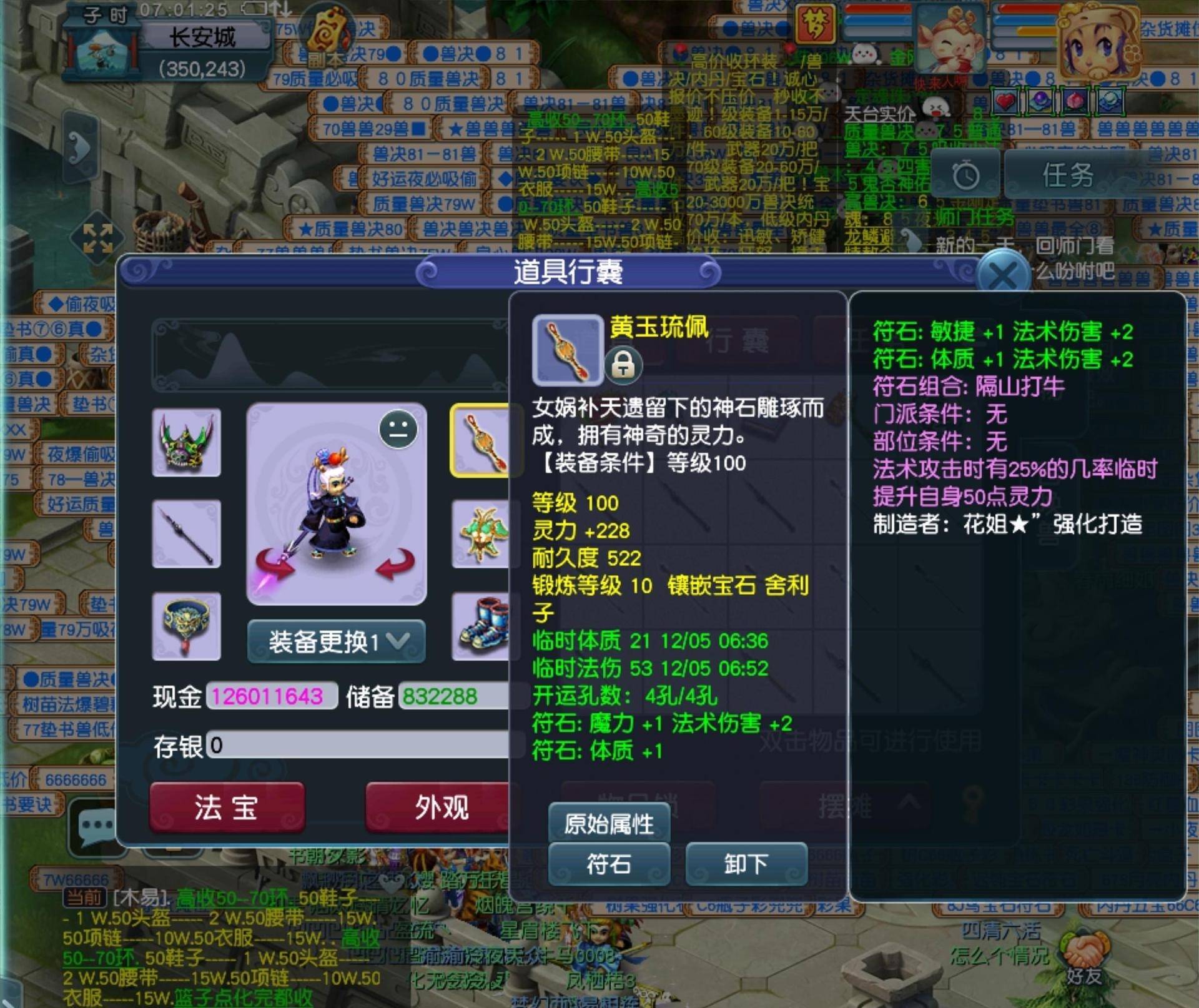The image size is (1199, 1008).
Task: Select the blue boots equipment slot
Action: click(x=481, y=626)
